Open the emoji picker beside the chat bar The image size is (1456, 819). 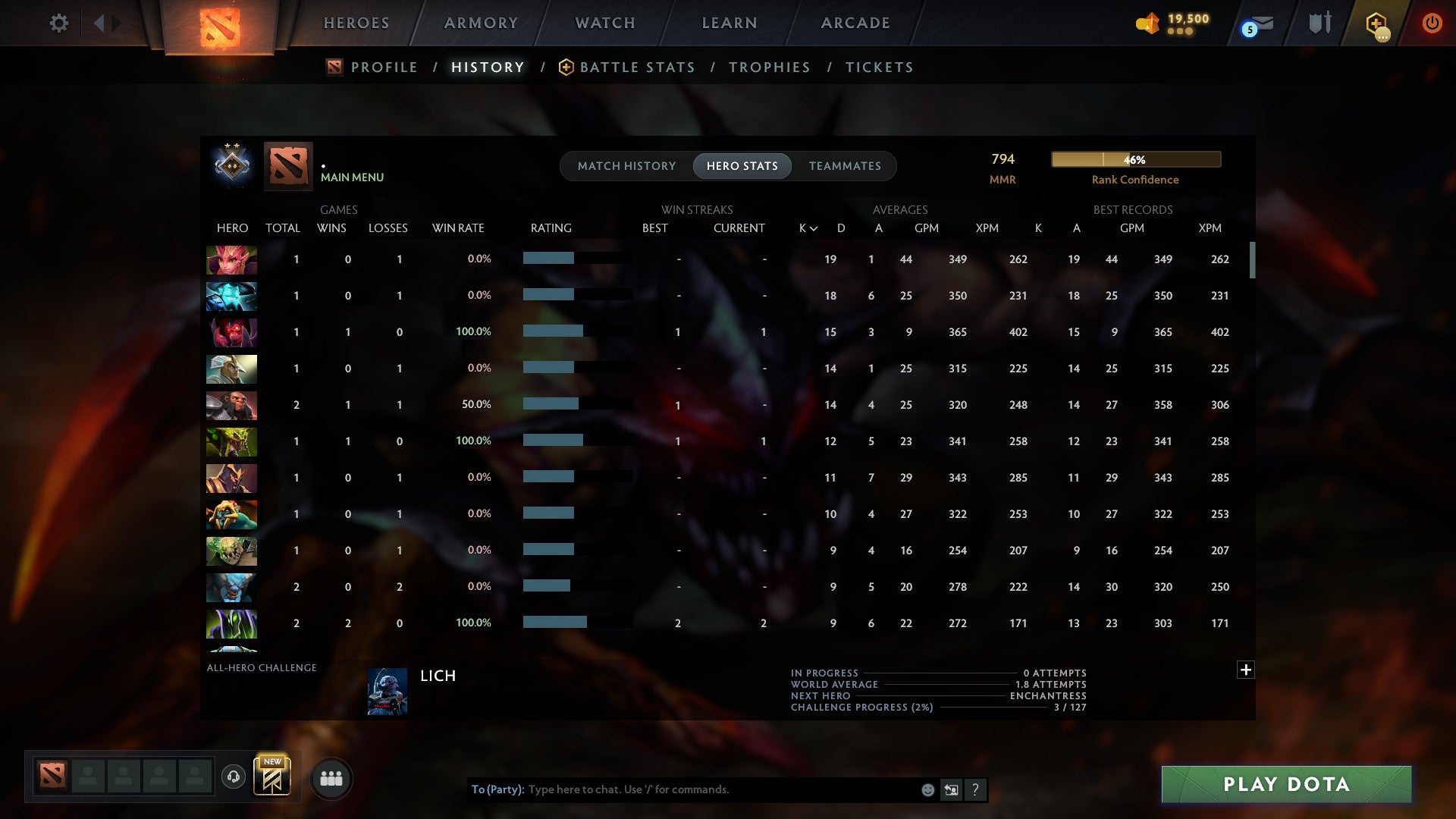point(927,789)
